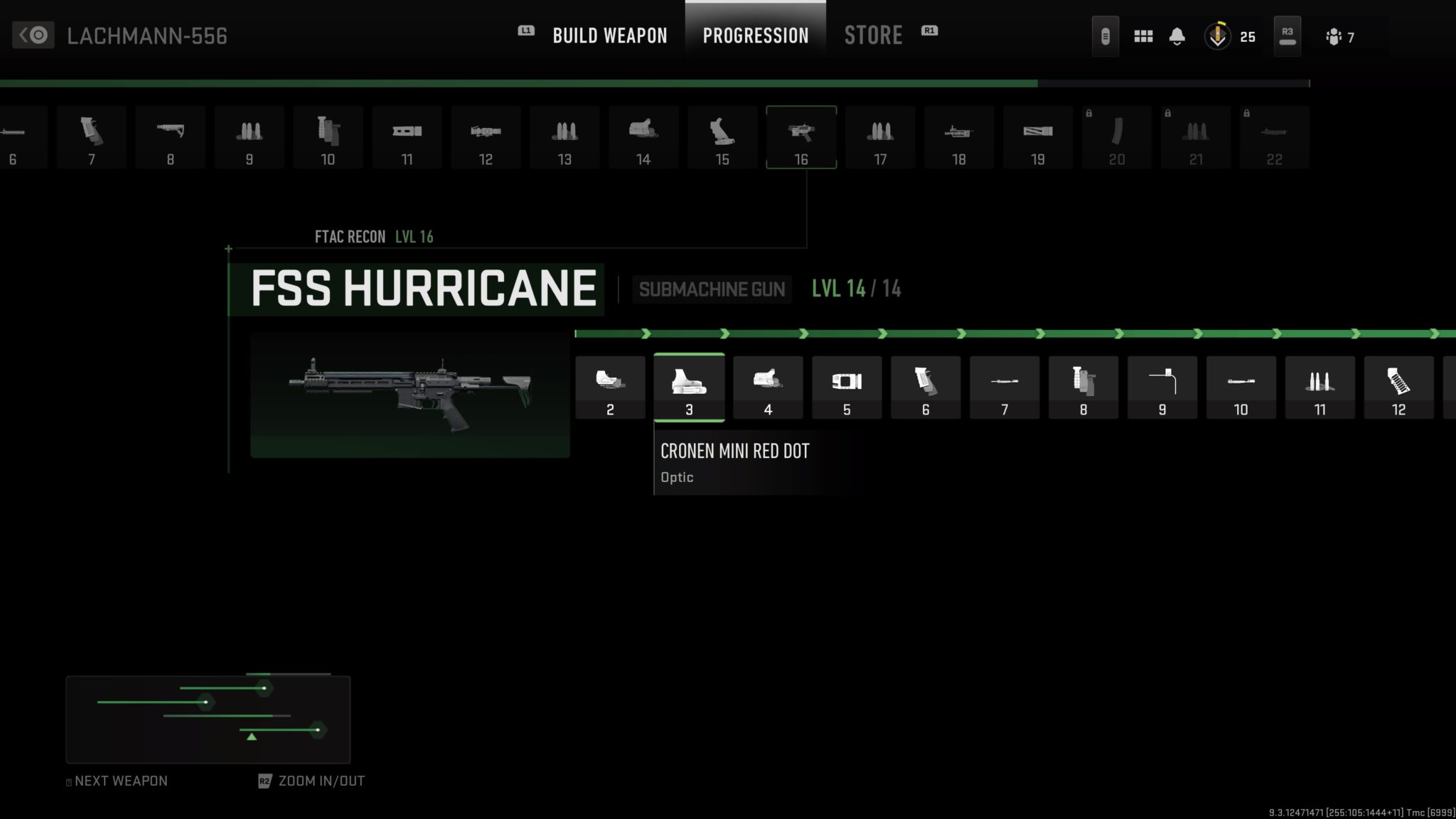This screenshot has width=1456, height=819.
Task: Select the level 16 FSS Hurricane weapon unlock
Action: pyautogui.click(x=801, y=136)
